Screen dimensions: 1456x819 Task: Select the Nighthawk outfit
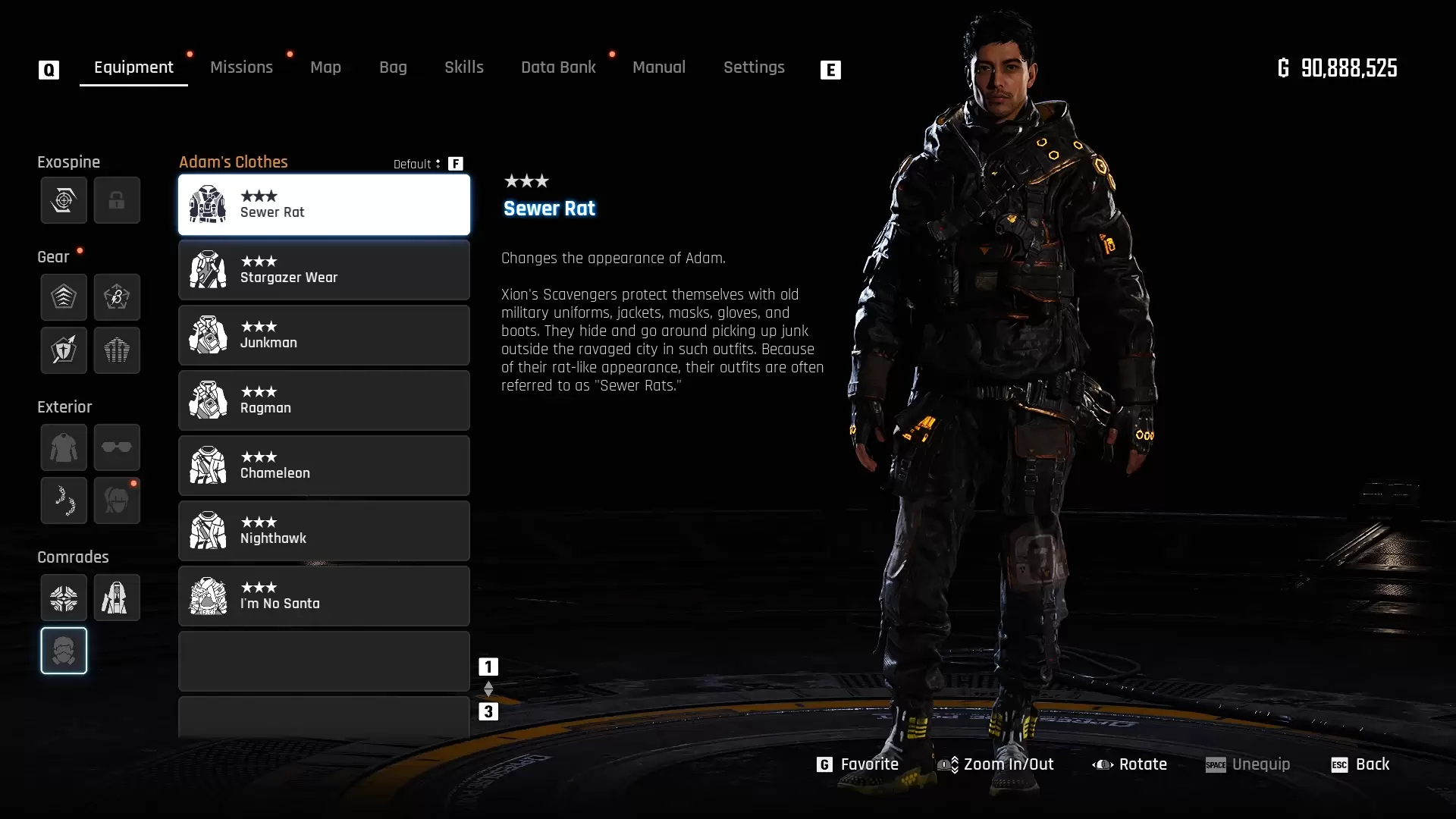(324, 531)
